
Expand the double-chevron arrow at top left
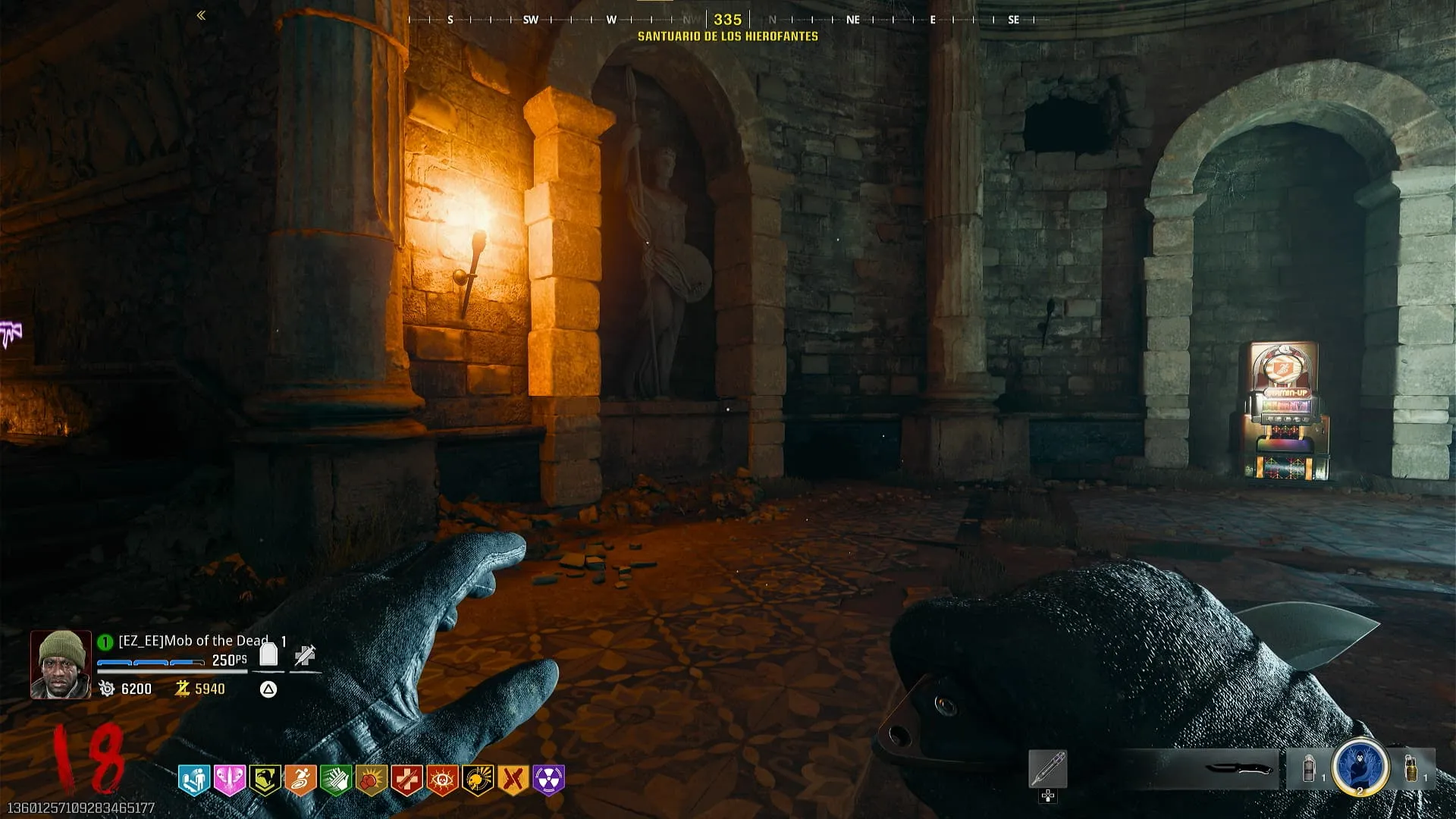tap(201, 15)
